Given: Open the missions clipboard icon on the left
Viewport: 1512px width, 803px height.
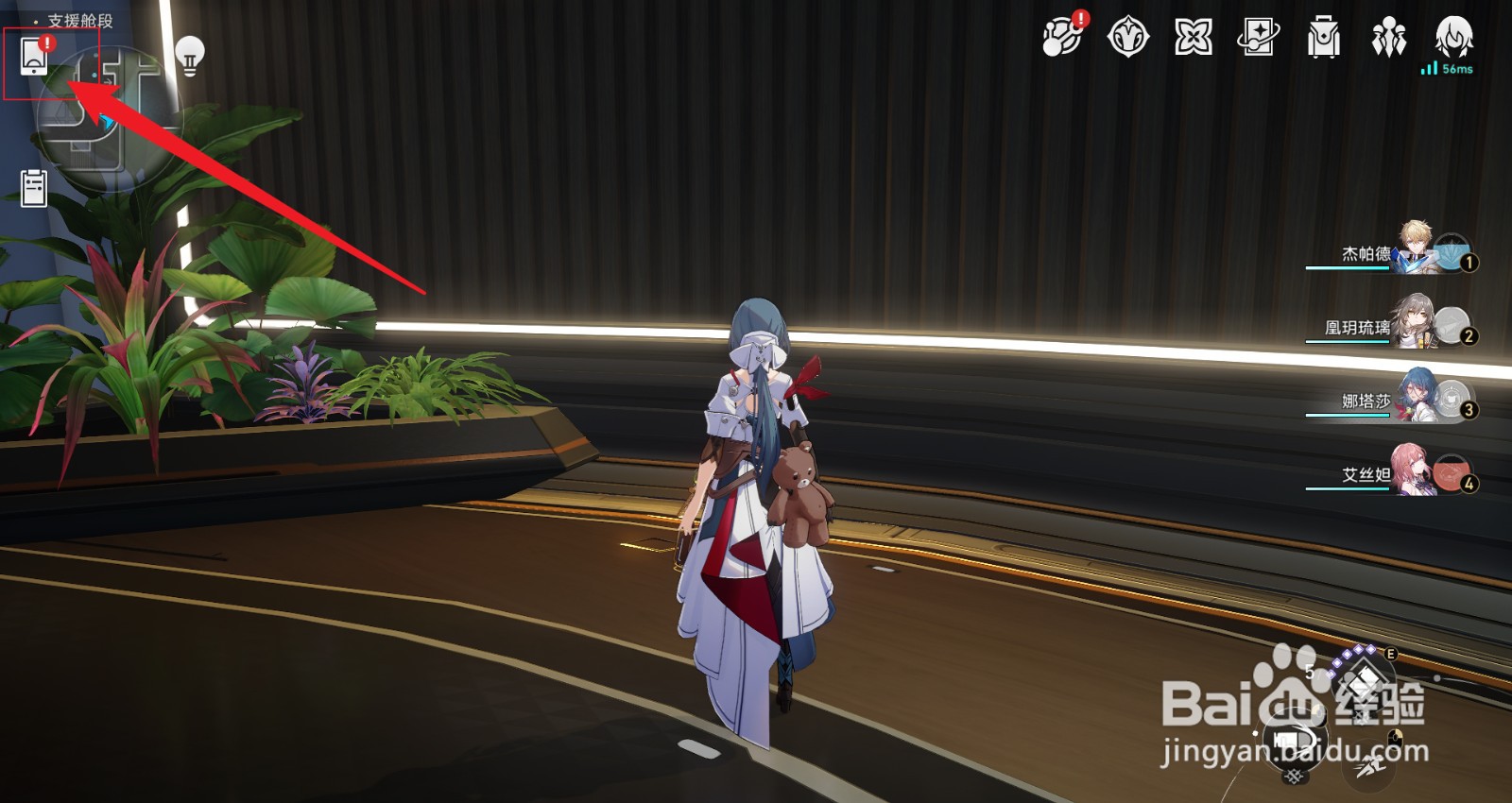Looking at the screenshot, I should [x=33, y=187].
